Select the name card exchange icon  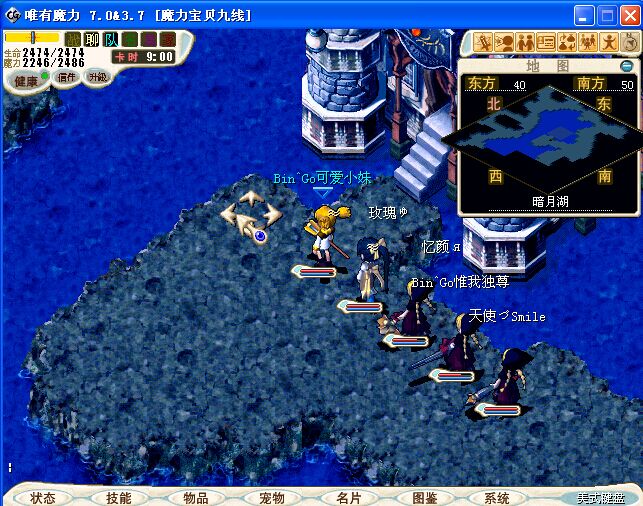coord(546,42)
